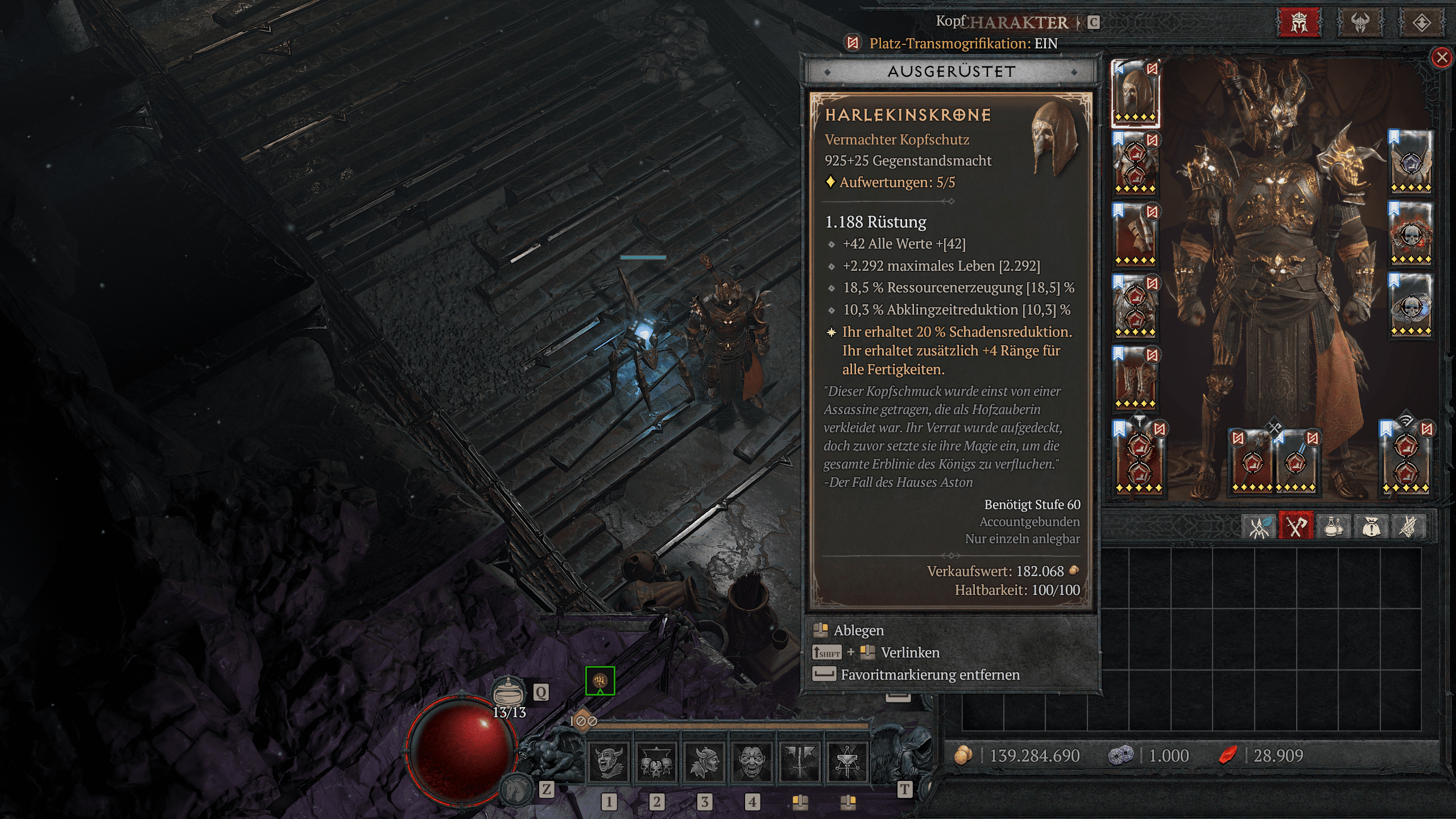1456x819 pixels.
Task: Switch to the potion flasks inventory tab
Action: [1334, 526]
